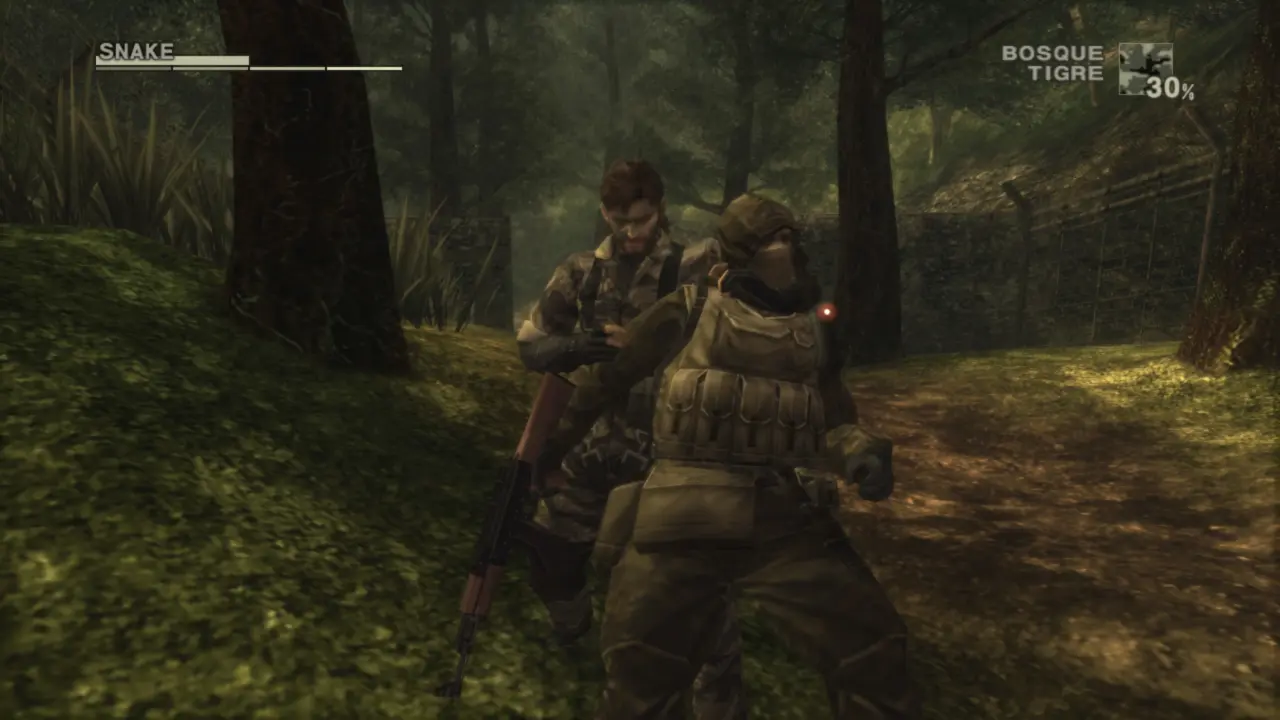The image size is (1280, 720).
Task: Click the camouflage index icon
Action: pos(1144,67)
